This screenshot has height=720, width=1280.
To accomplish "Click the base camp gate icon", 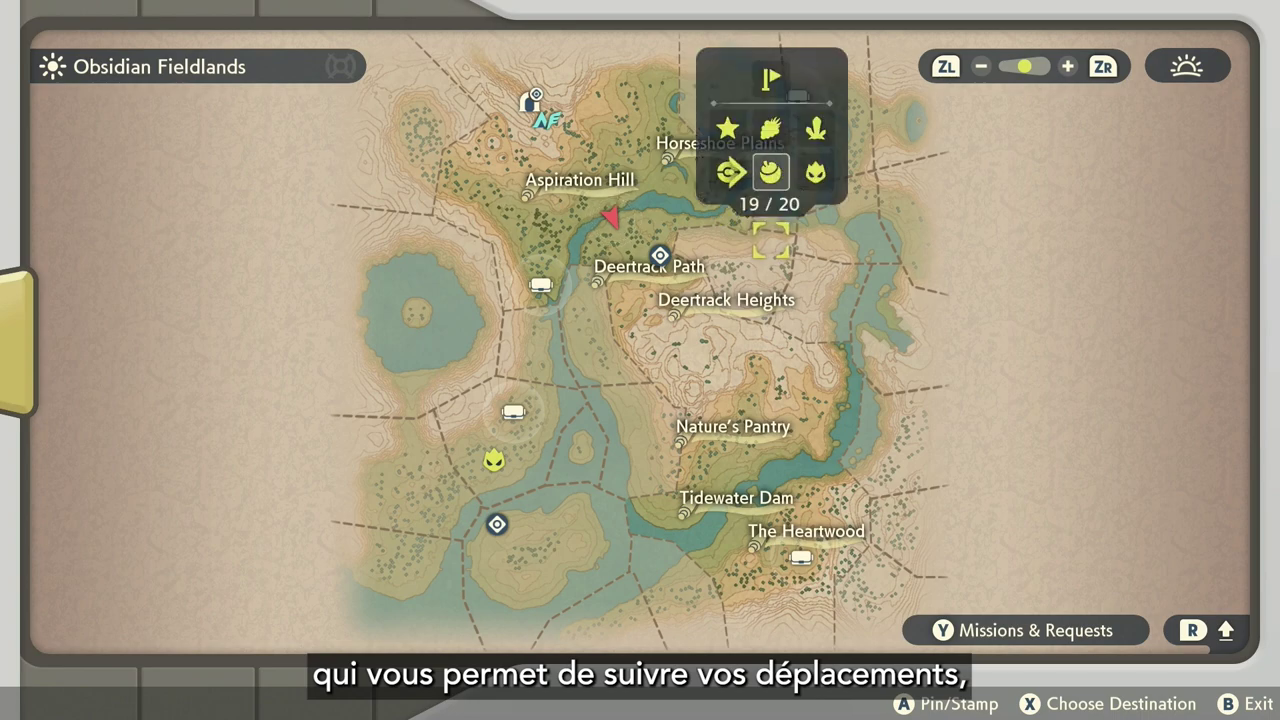I will (x=530, y=101).
